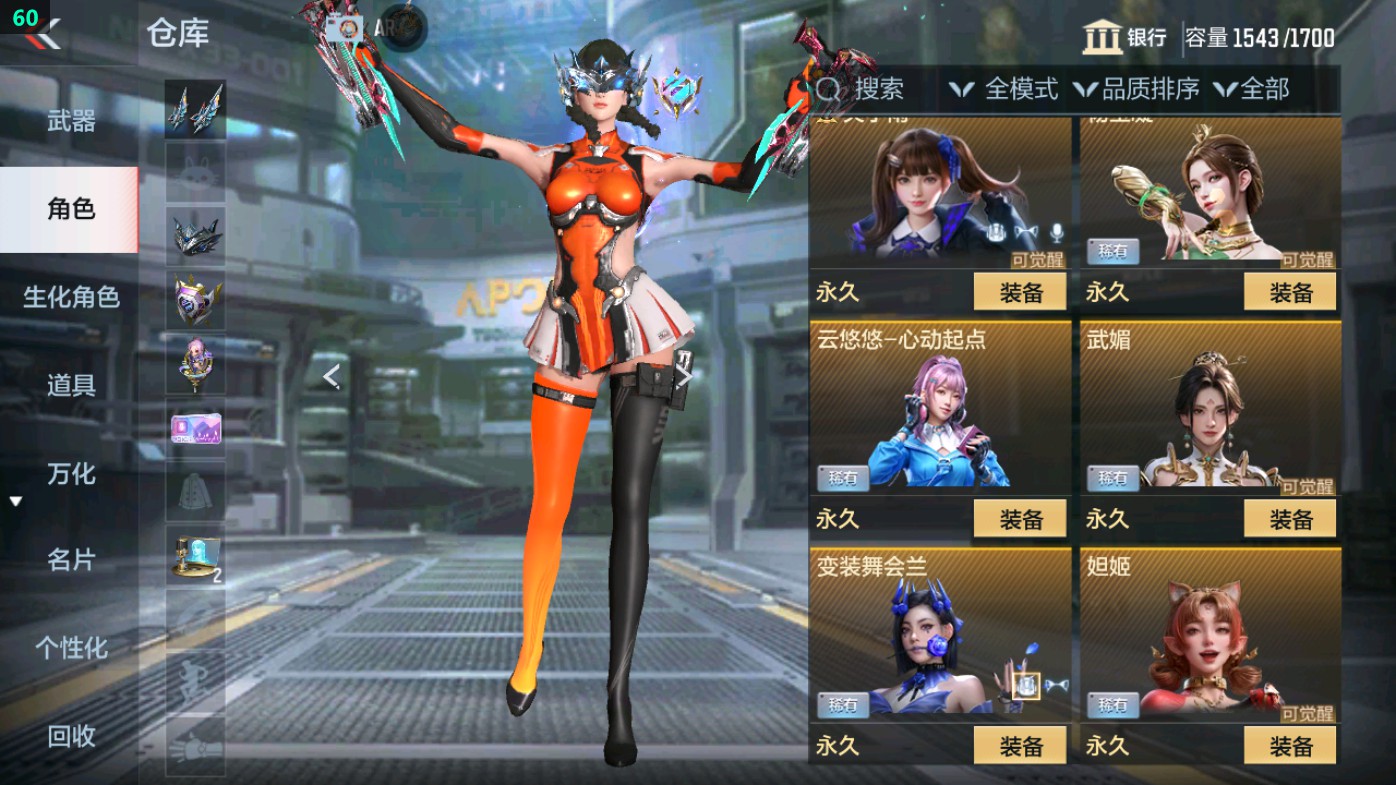
Task: Click the holographic trophy item with quantity 2
Action: [x=195, y=552]
